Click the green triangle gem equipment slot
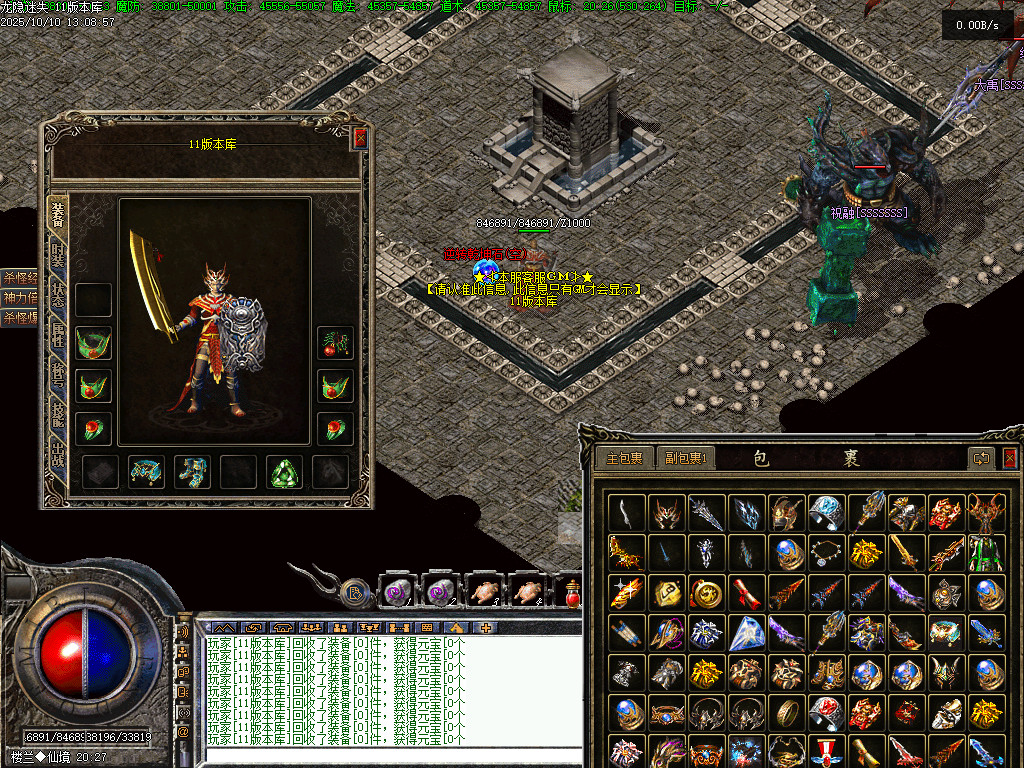The height and width of the screenshot is (768, 1024). 284,472
